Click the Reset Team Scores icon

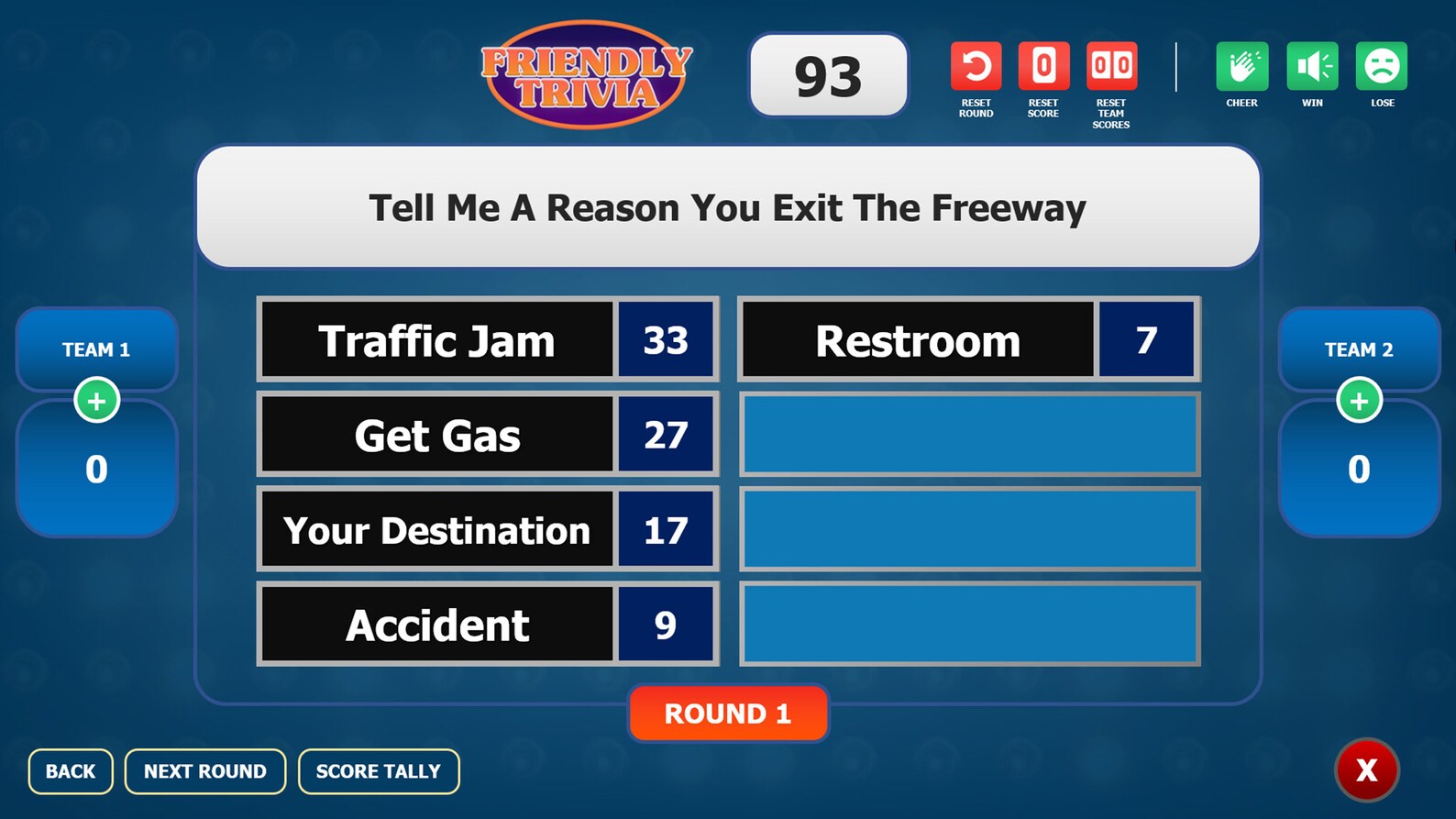(x=1111, y=66)
